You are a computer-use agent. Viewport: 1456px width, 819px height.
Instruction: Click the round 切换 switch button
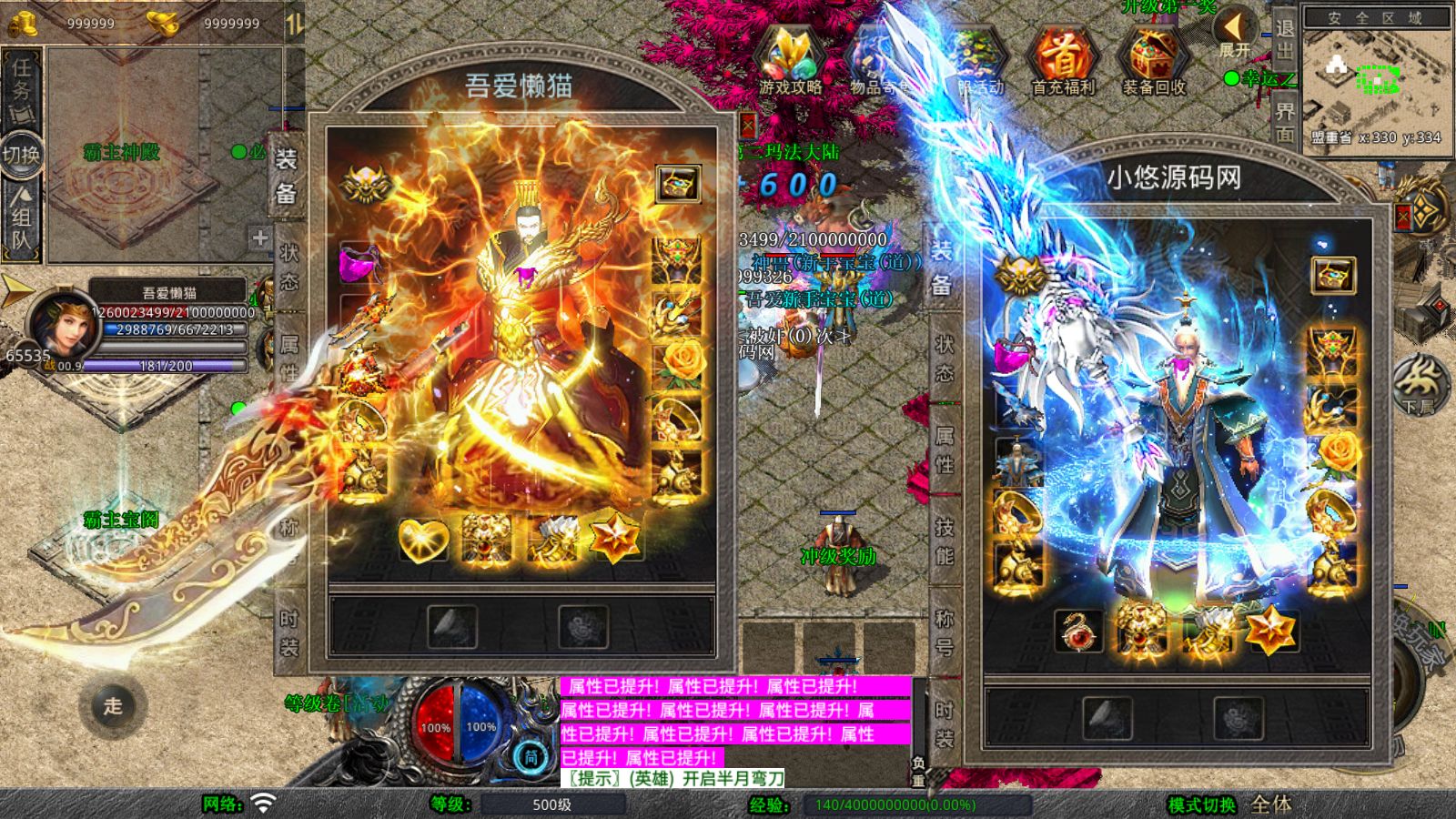coord(22,155)
